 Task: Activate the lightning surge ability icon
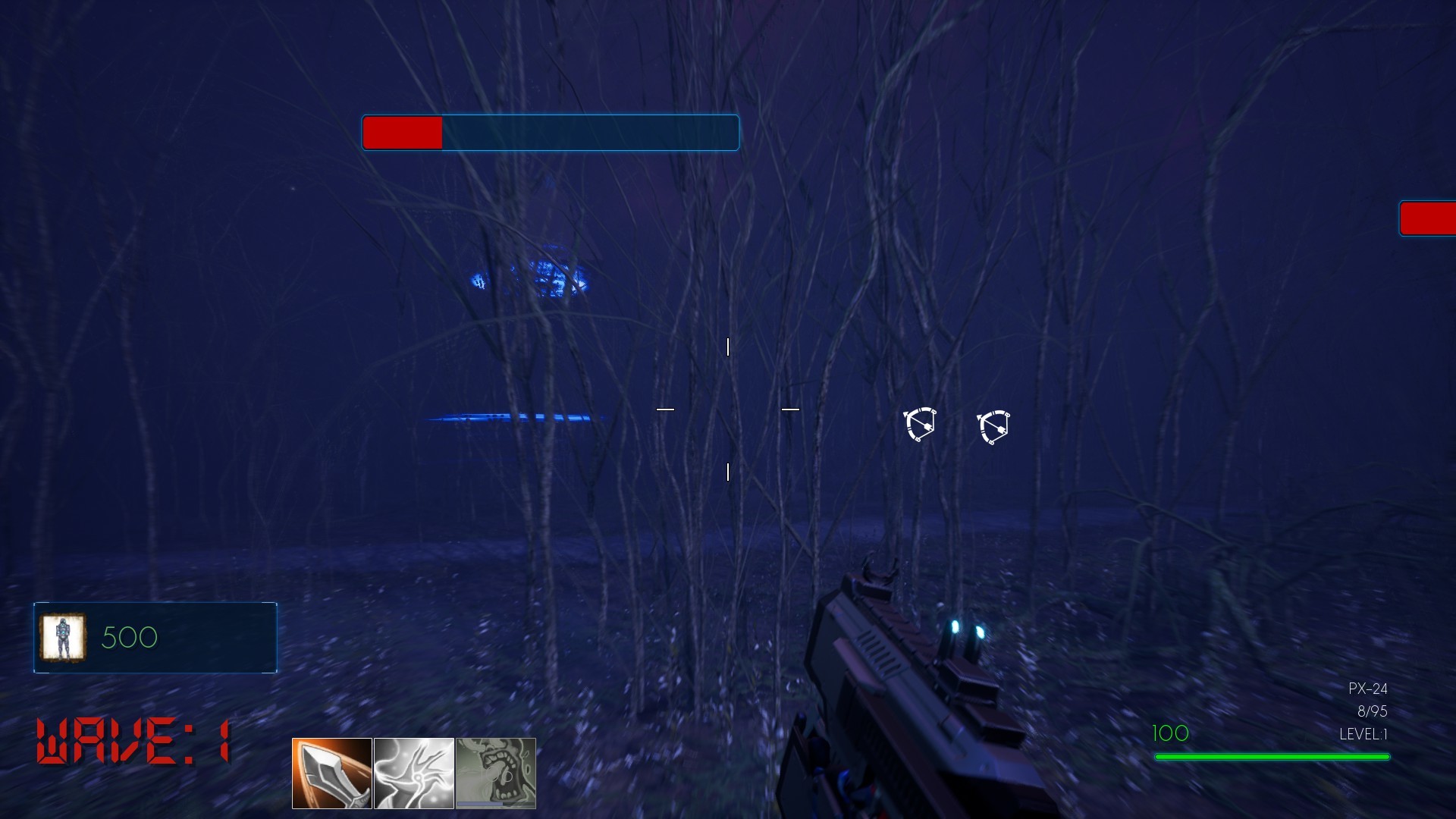click(414, 773)
